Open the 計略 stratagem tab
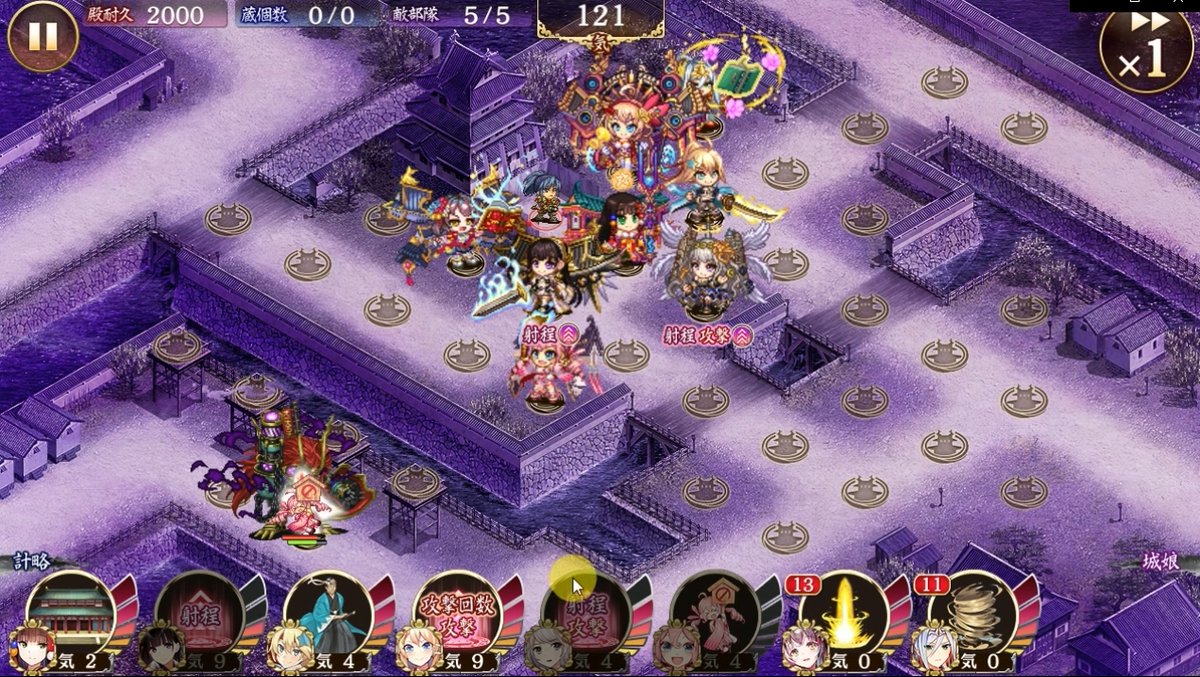Screen dimensions: 1200x677 tap(32, 562)
